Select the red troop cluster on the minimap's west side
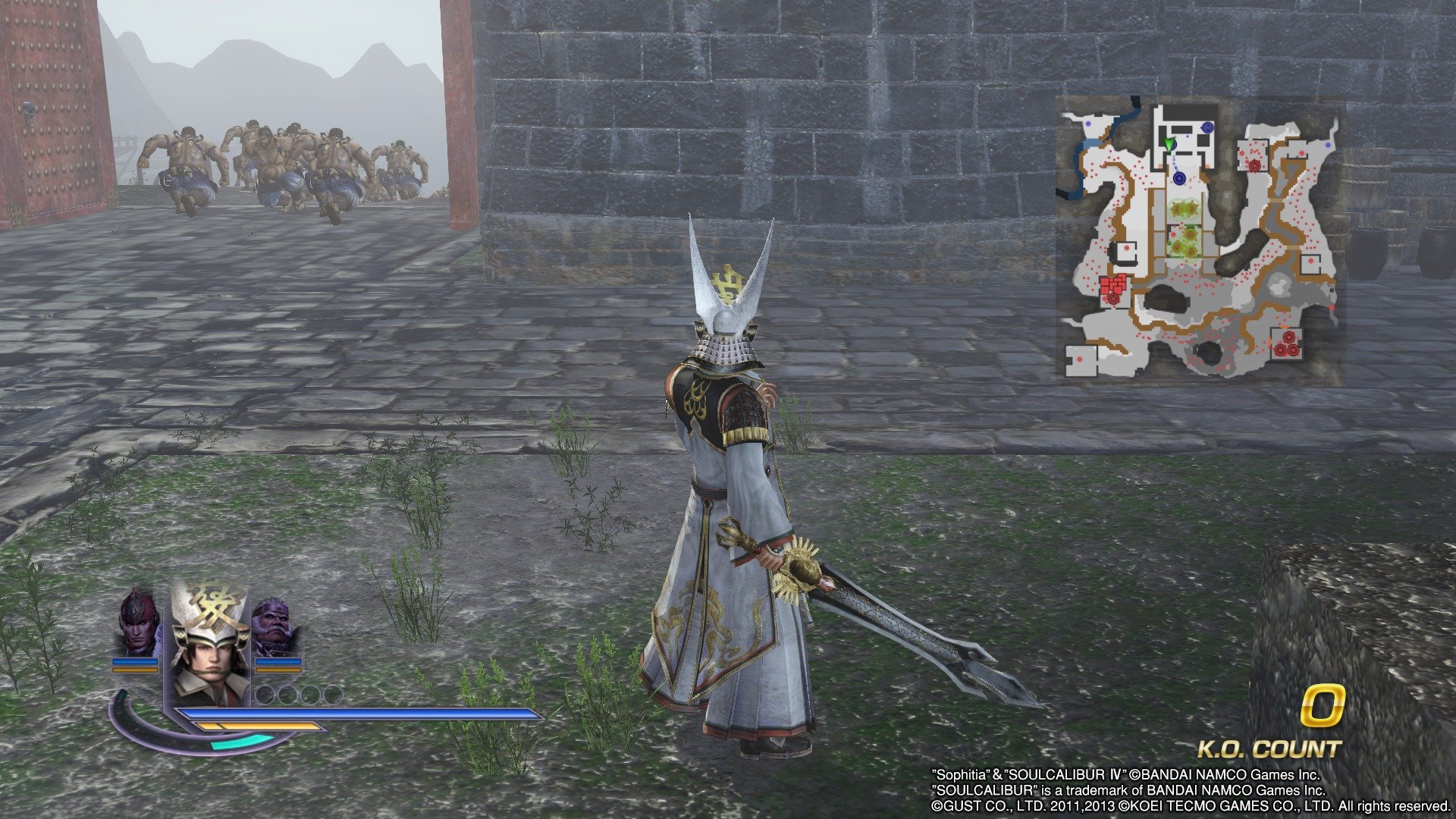The image size is (1456, 819). click(1113, 285)
